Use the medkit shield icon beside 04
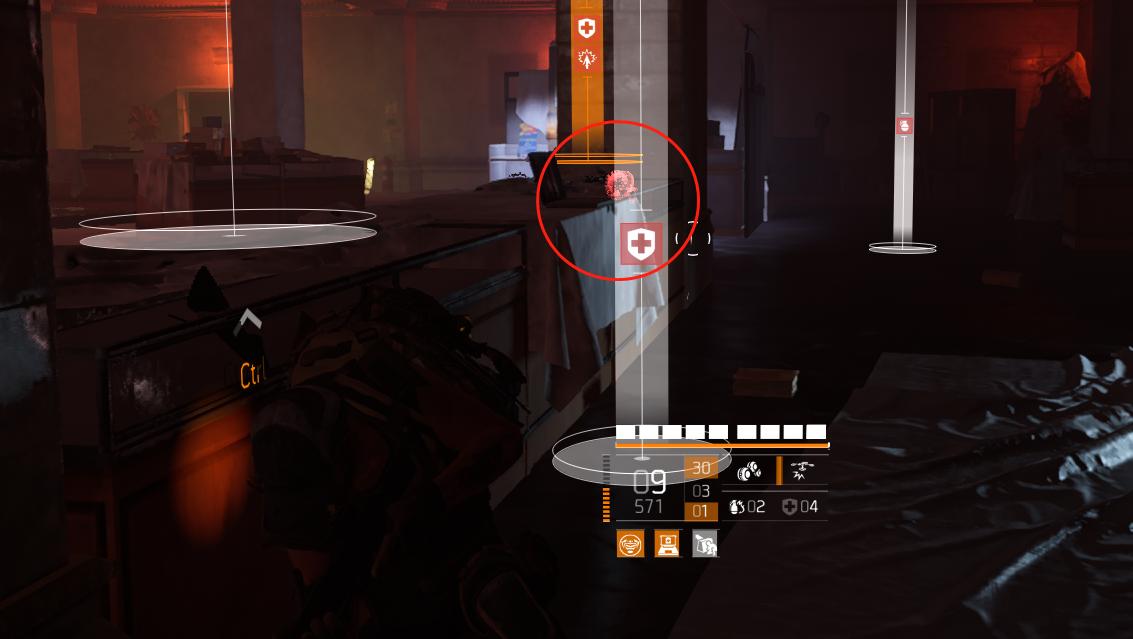This screenshot has height=639, width=1133. pyautogui.click(x=790, y=507)
